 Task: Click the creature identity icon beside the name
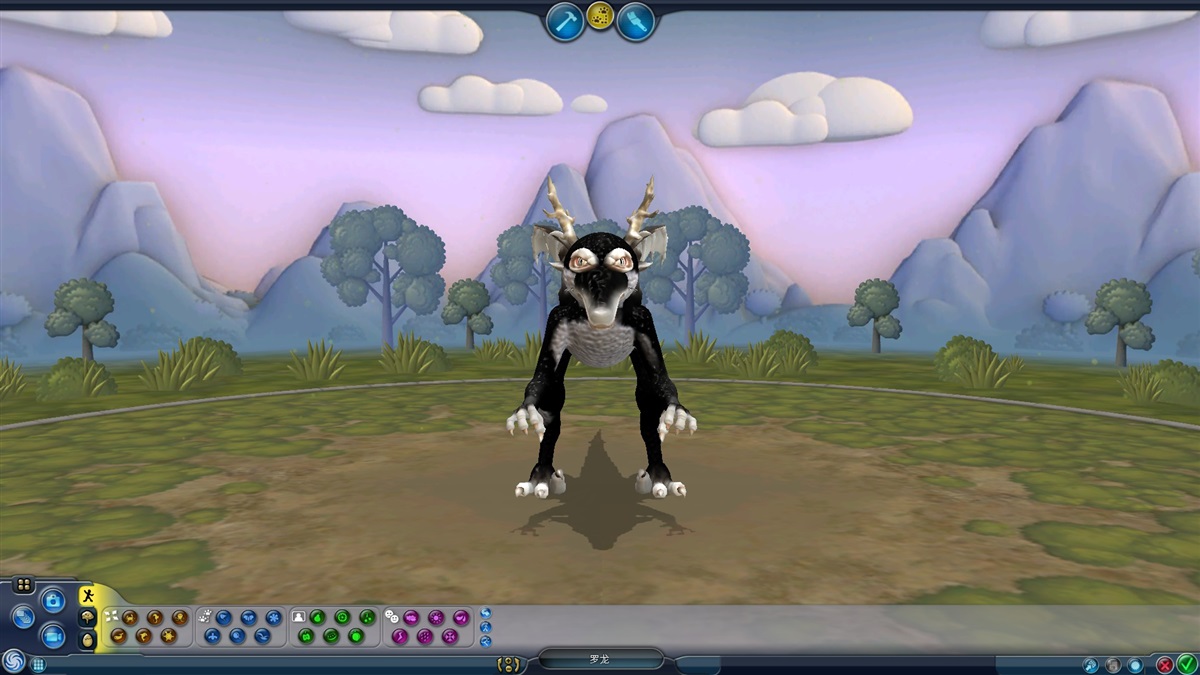[510, 663]
